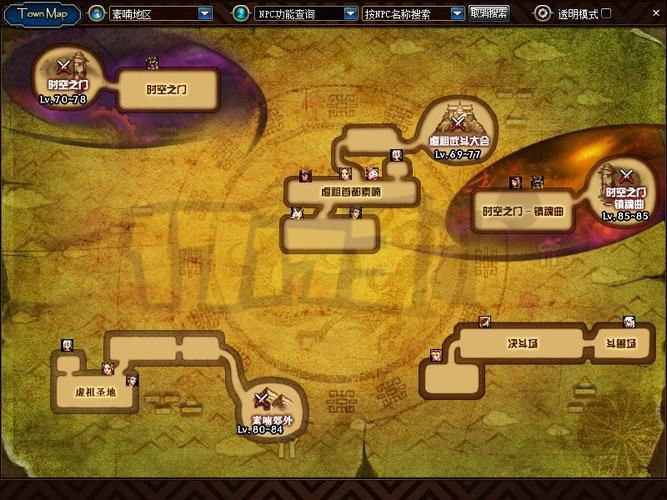
Task: Expand the NPC功能查询 dropdown
Action: [351, 14]
